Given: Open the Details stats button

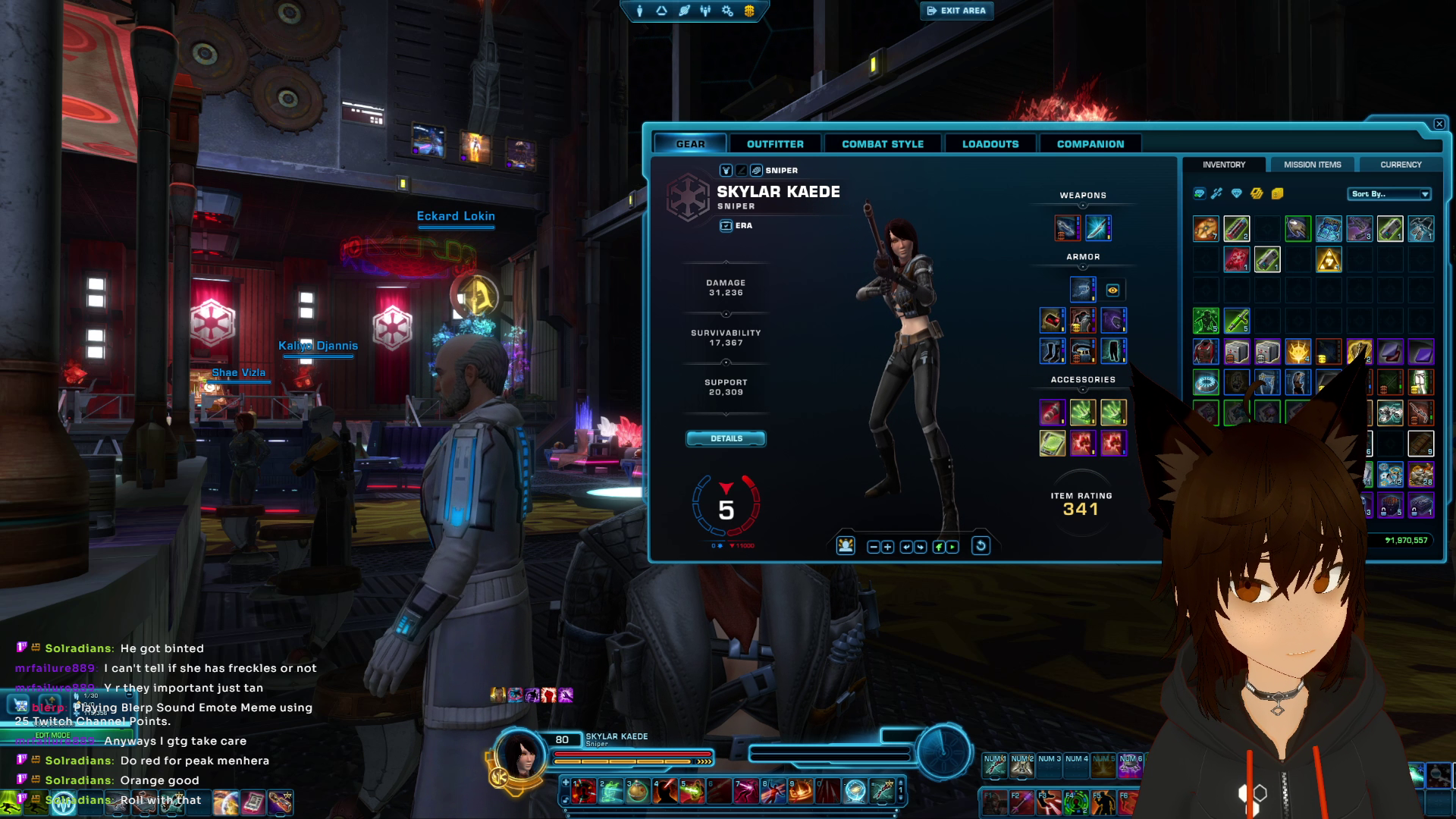Looking at the screenshot, I should click(726, 438).
